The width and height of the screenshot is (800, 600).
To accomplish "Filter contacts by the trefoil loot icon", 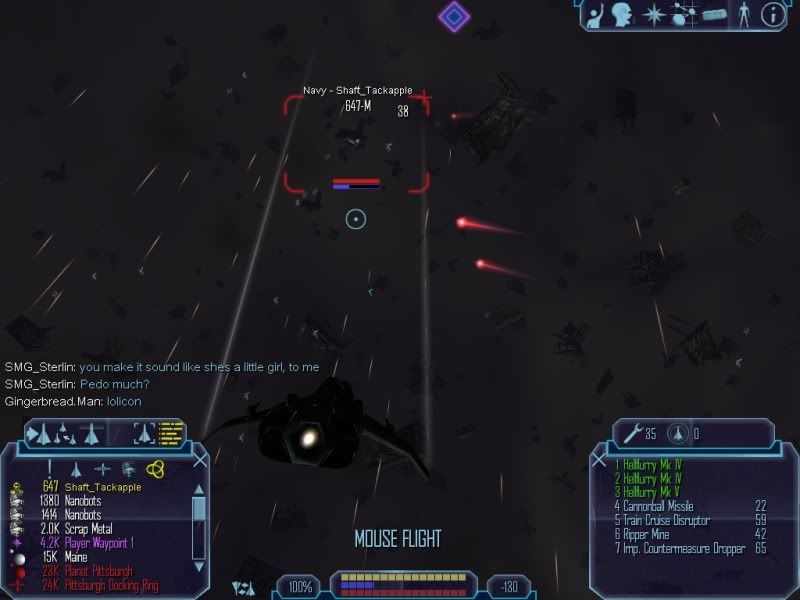I will click(155, 468).
